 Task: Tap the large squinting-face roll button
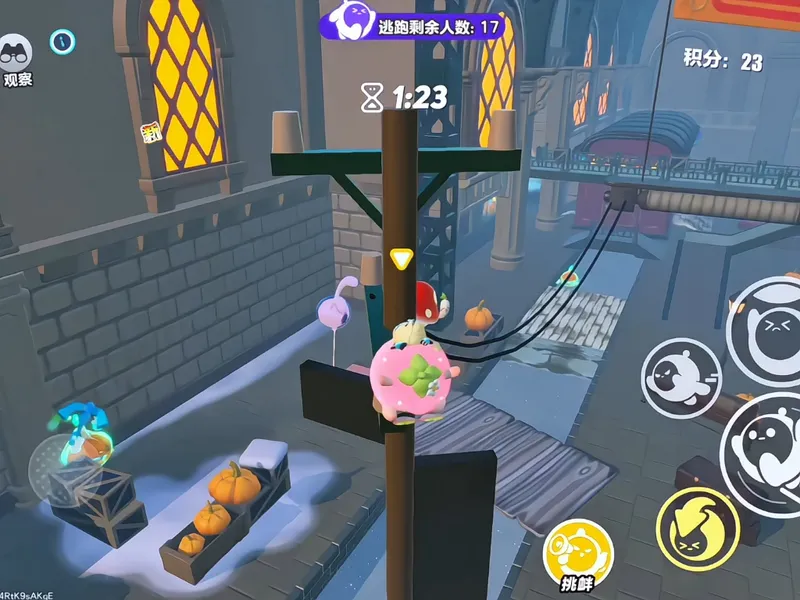click(770, 330)
